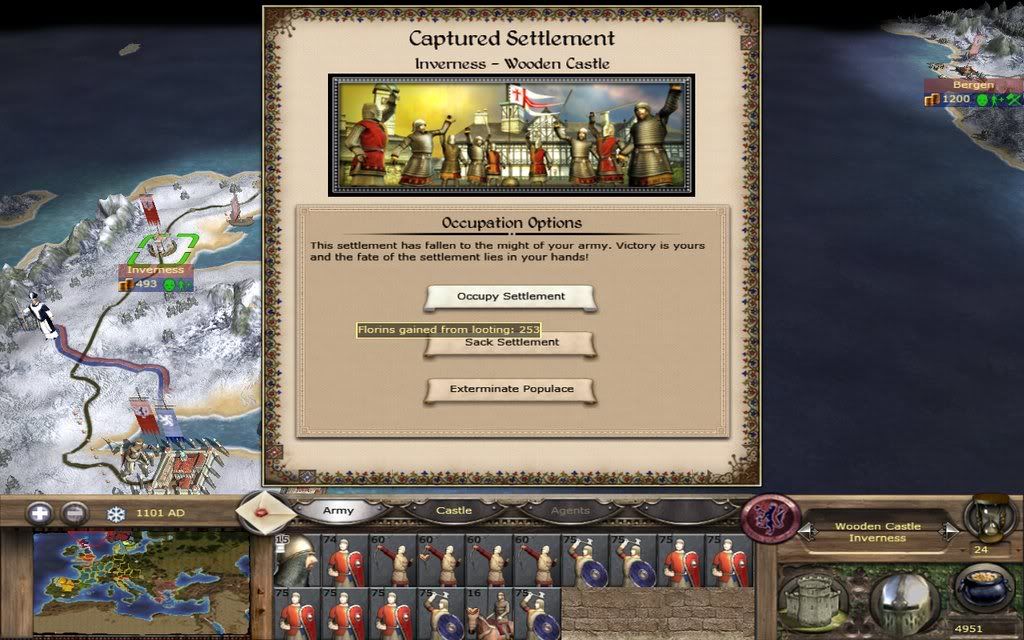This screenshot has height=640, width=1024.
Task: Open the faction crest button
Action: coord(772,518)
